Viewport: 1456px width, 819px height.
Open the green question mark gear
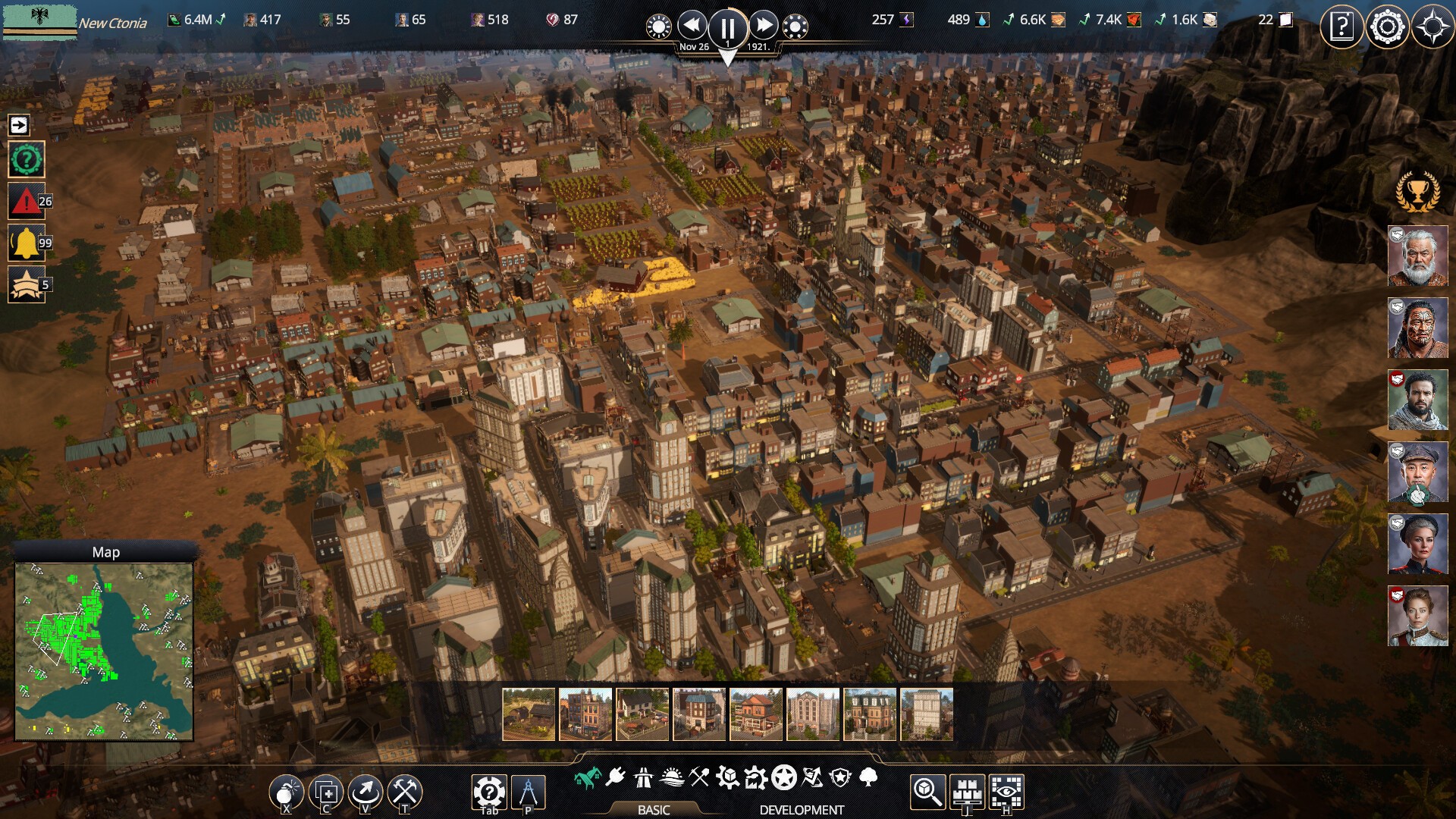point(26,160)
